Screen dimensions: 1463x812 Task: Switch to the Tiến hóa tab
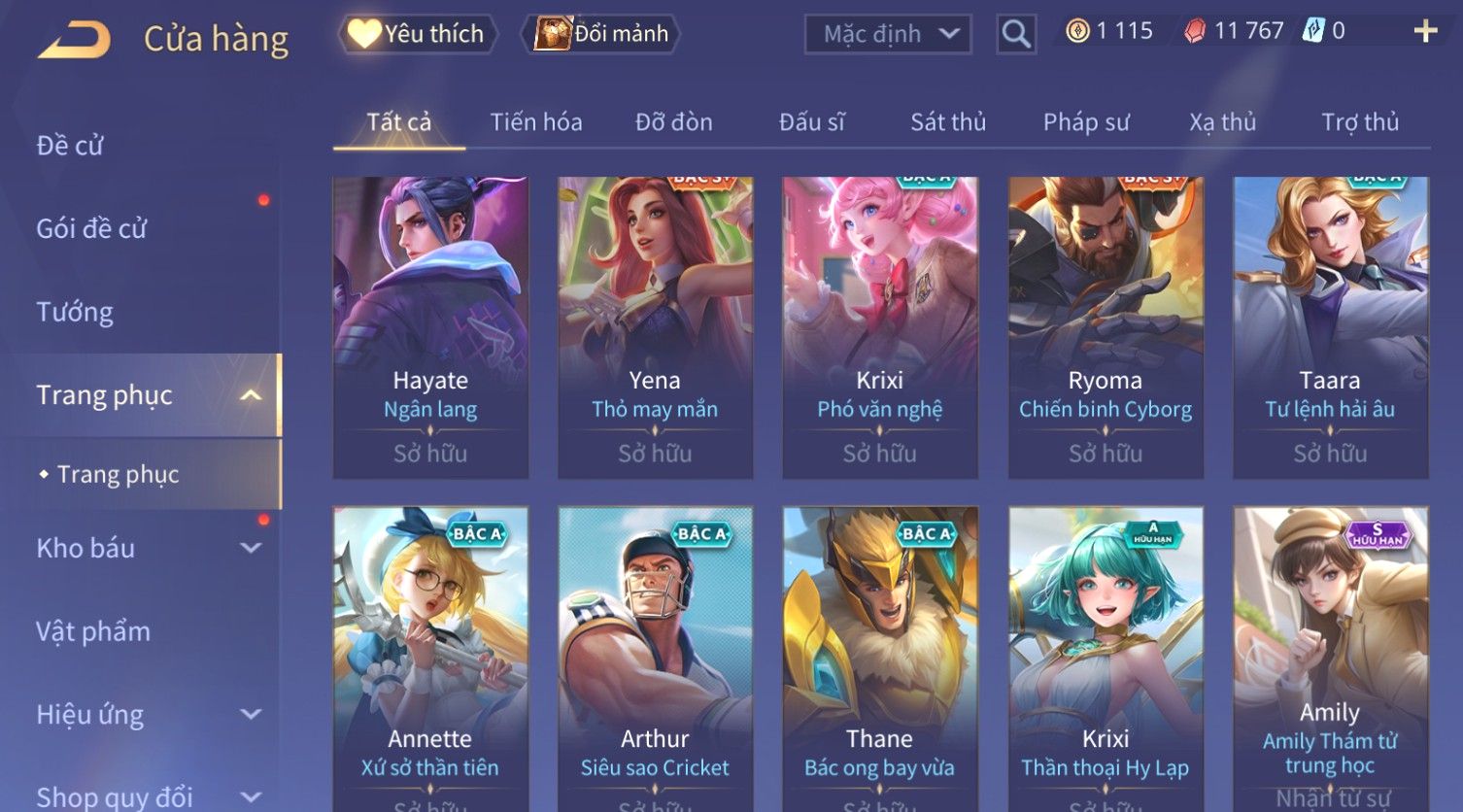pos(535,122)
